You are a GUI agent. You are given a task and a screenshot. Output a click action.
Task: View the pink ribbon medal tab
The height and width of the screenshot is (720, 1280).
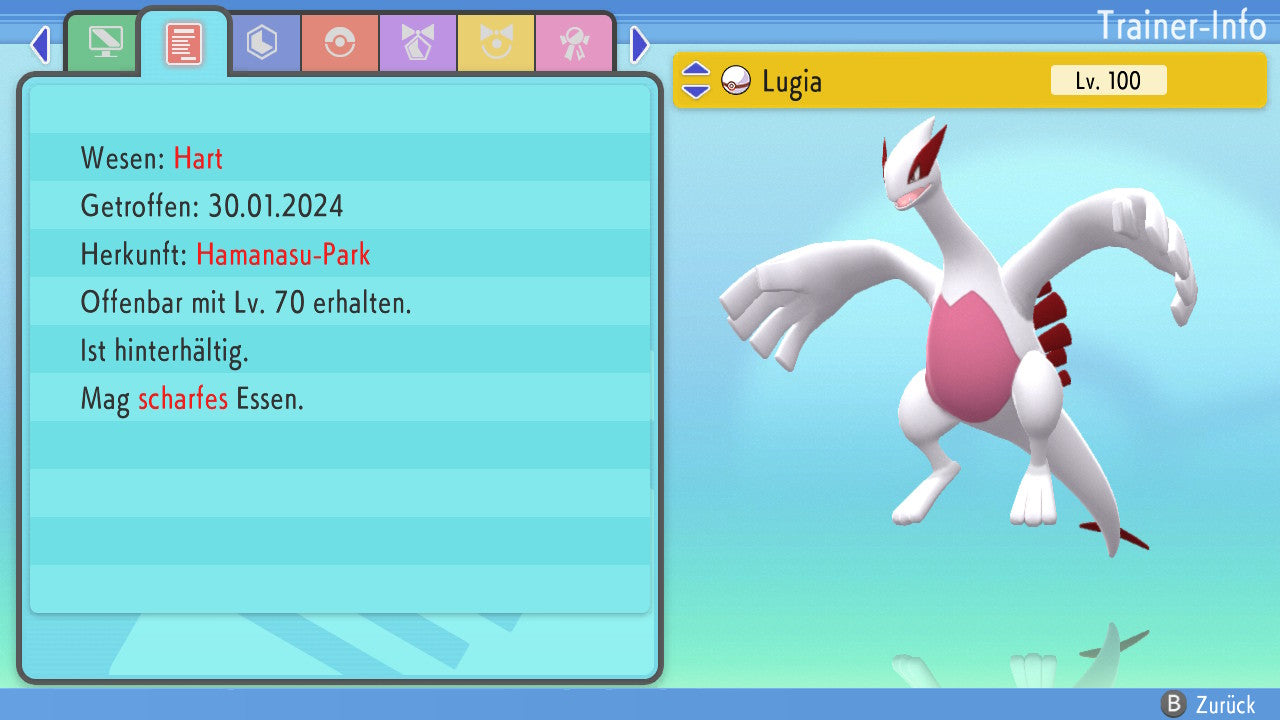574,43
